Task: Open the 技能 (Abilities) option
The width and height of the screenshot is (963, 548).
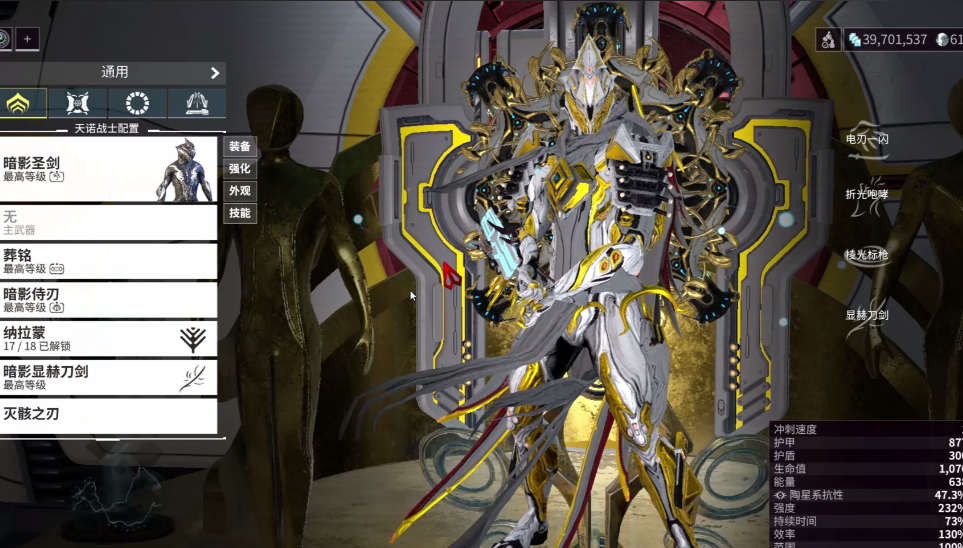Action: tap(240, 213)
